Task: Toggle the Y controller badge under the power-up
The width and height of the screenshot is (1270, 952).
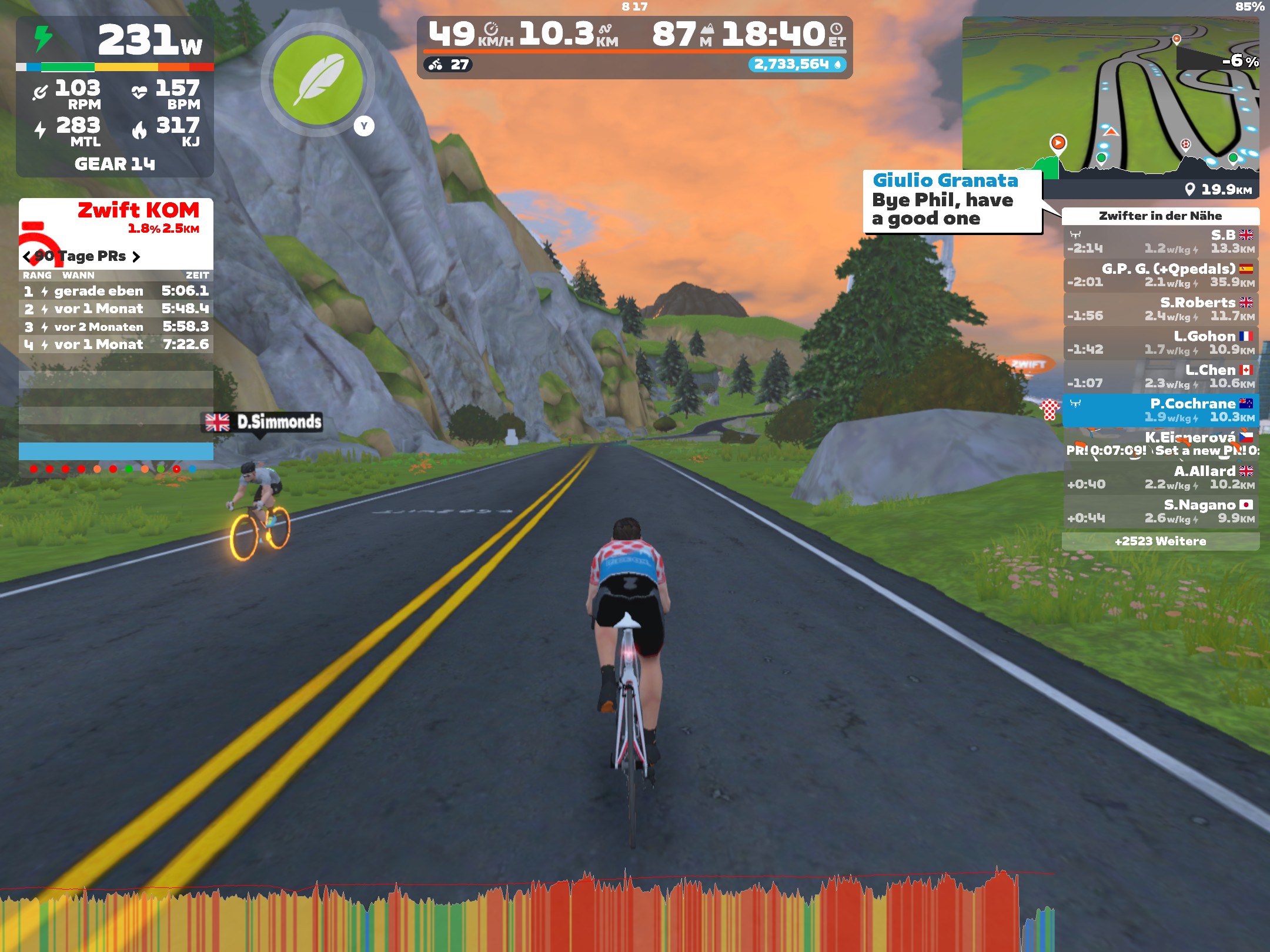Action: pos(363,126)
